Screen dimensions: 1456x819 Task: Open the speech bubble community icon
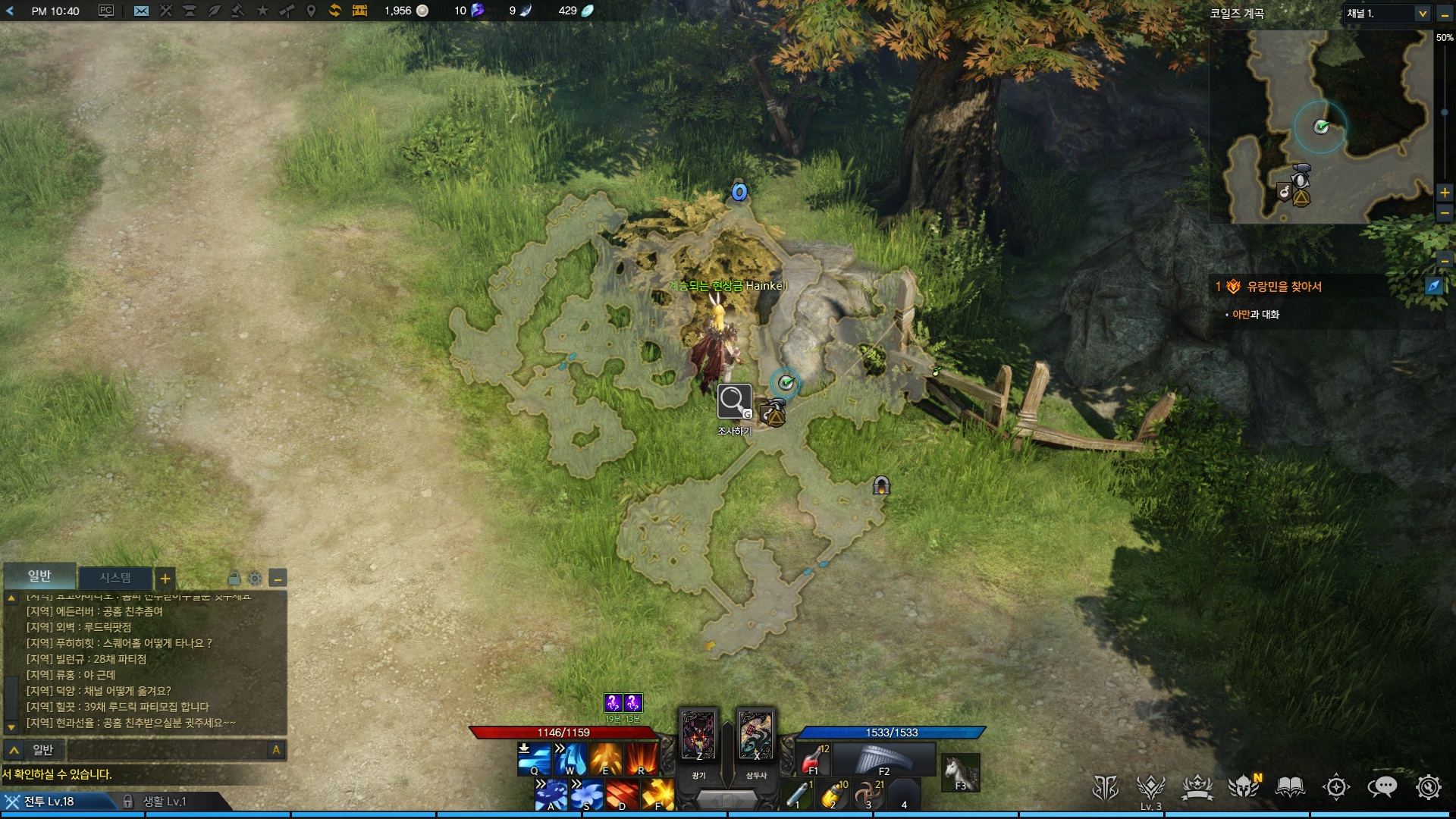click(1382, 787)
